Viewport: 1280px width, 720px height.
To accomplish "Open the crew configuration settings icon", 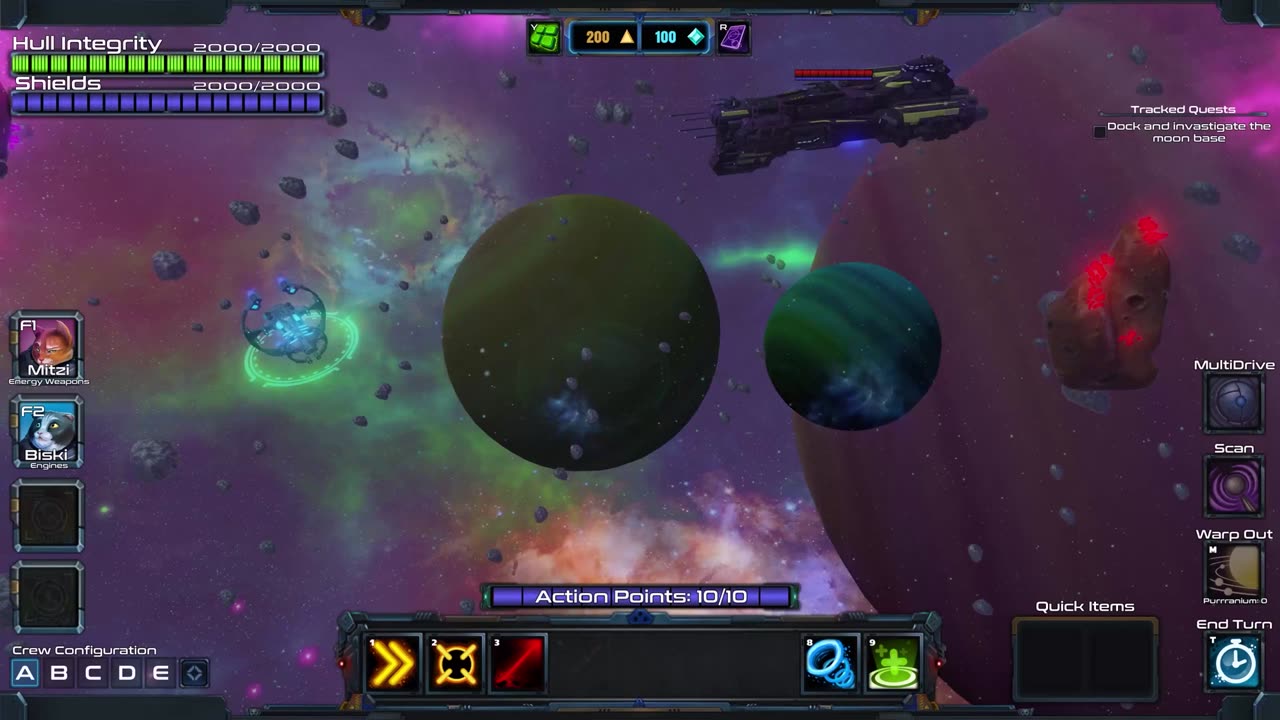I will point(194,673).
